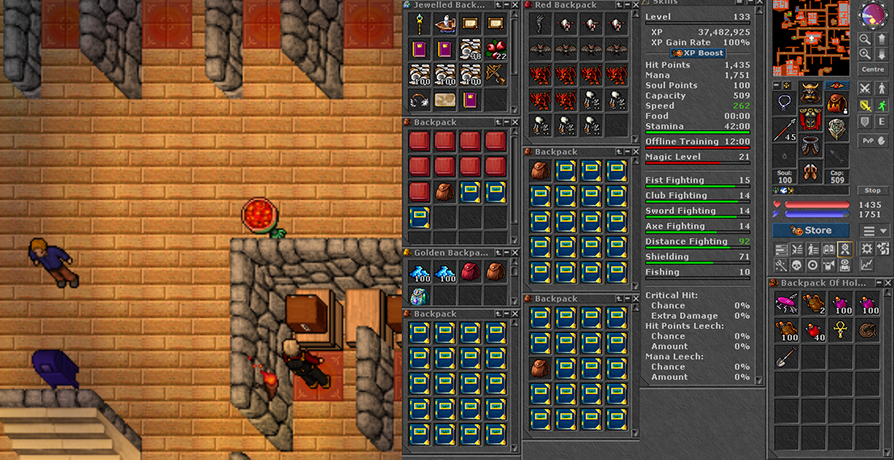This screenshot has width=894, height=460.
Task: Select the amulet equipment slot
Action: (784, 103)
